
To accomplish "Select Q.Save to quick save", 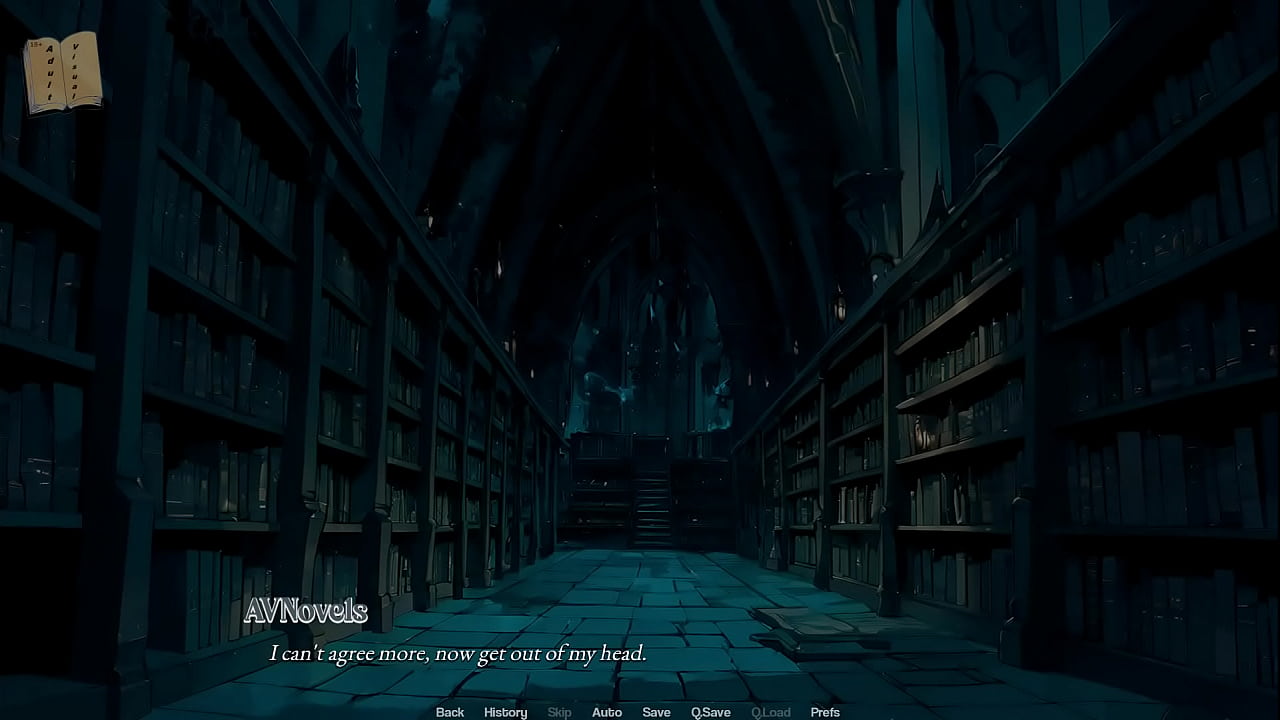I will 711,712.
